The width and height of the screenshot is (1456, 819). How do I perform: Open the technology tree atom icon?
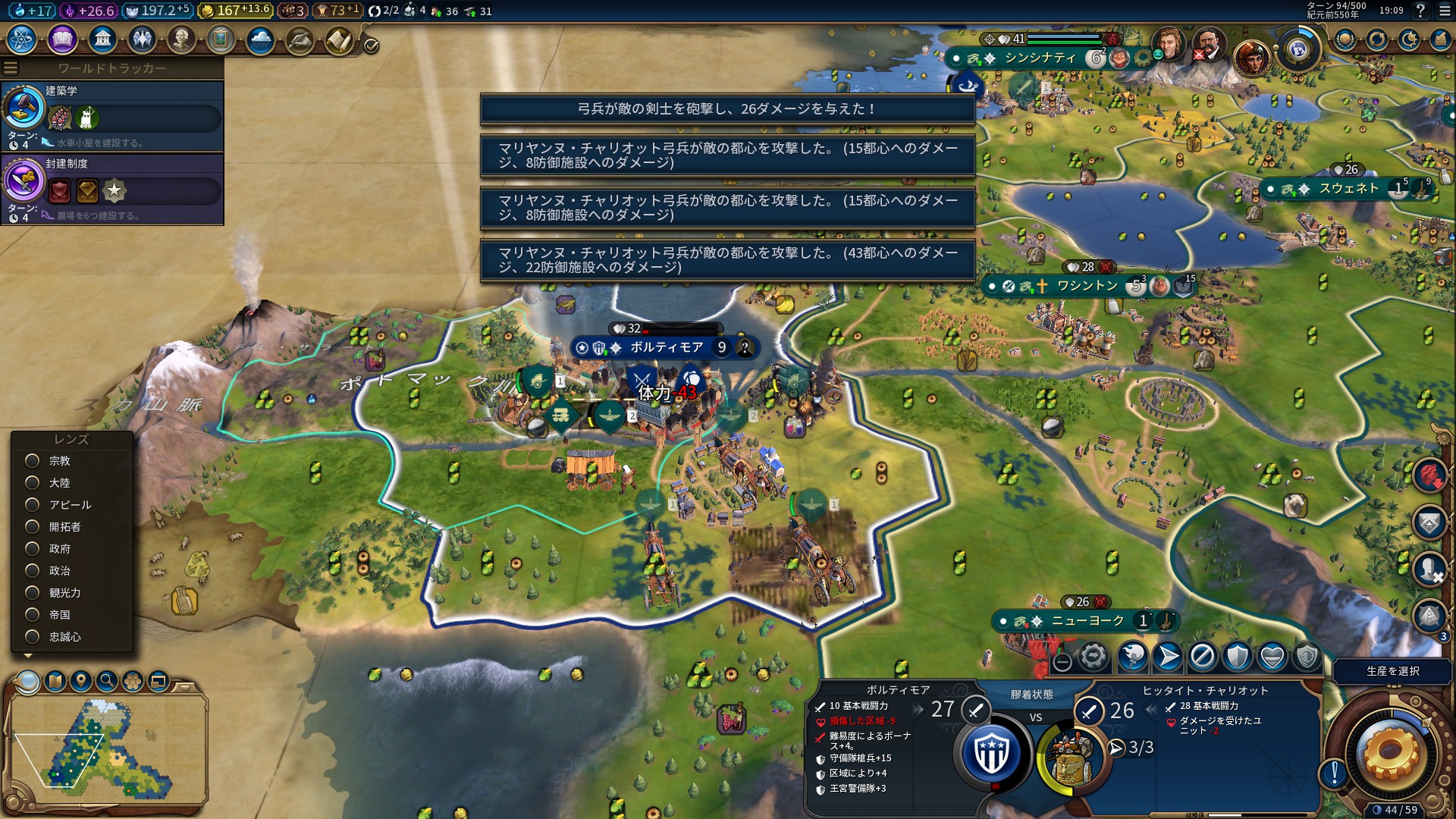[x=22, y=39]
